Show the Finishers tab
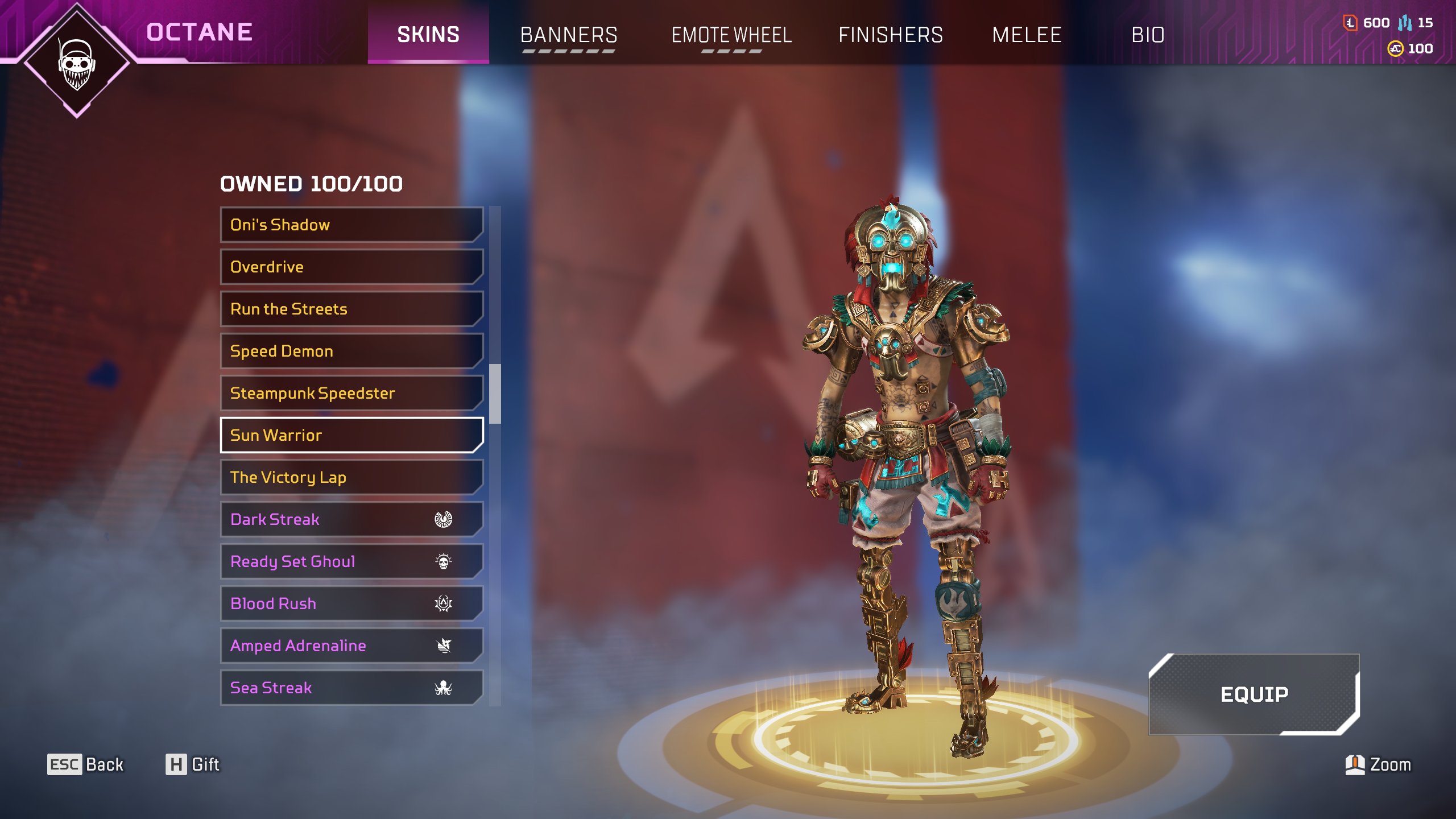 point(891,35)
